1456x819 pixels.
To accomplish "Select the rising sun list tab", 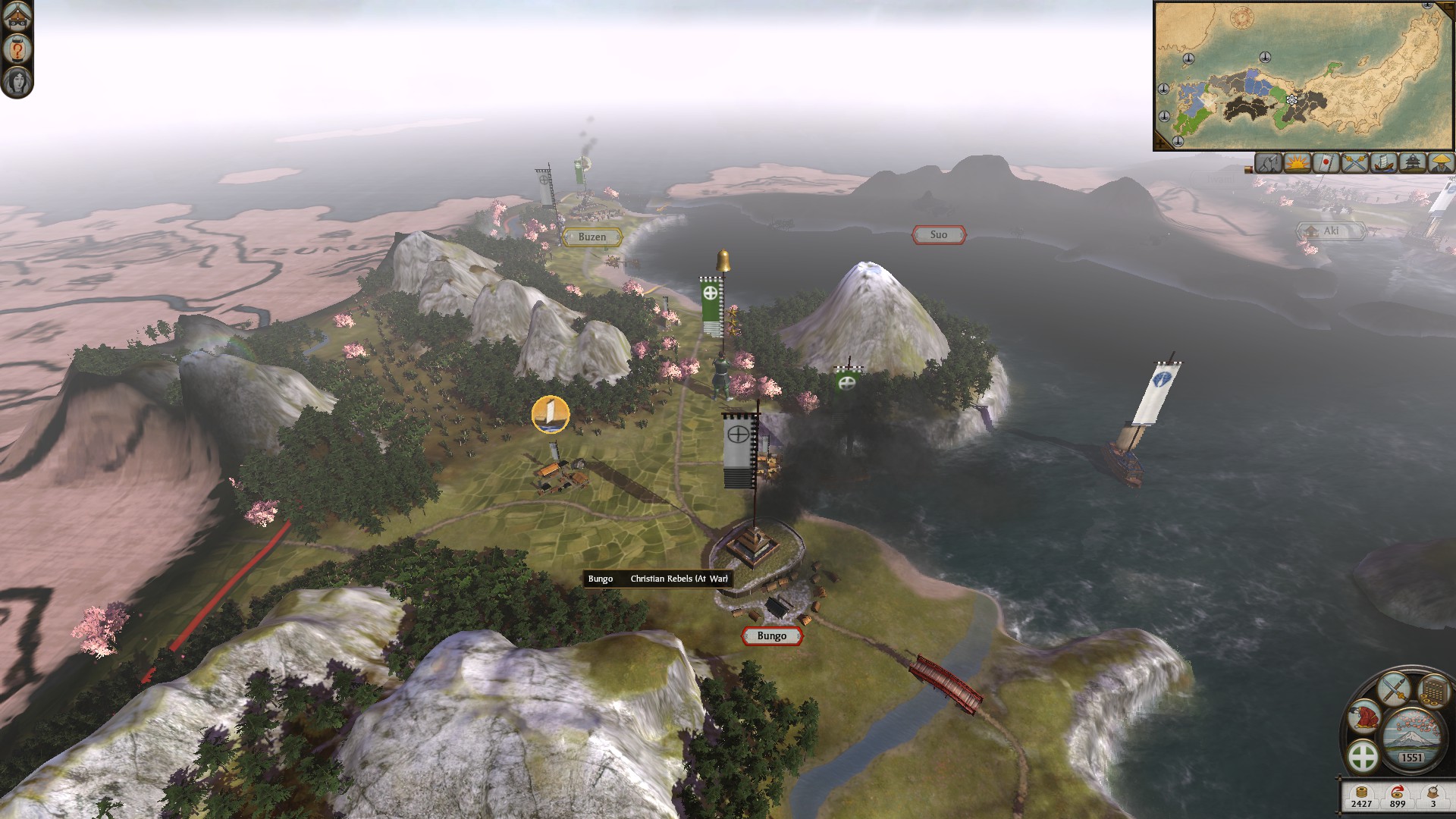I will click(1297, 163).
